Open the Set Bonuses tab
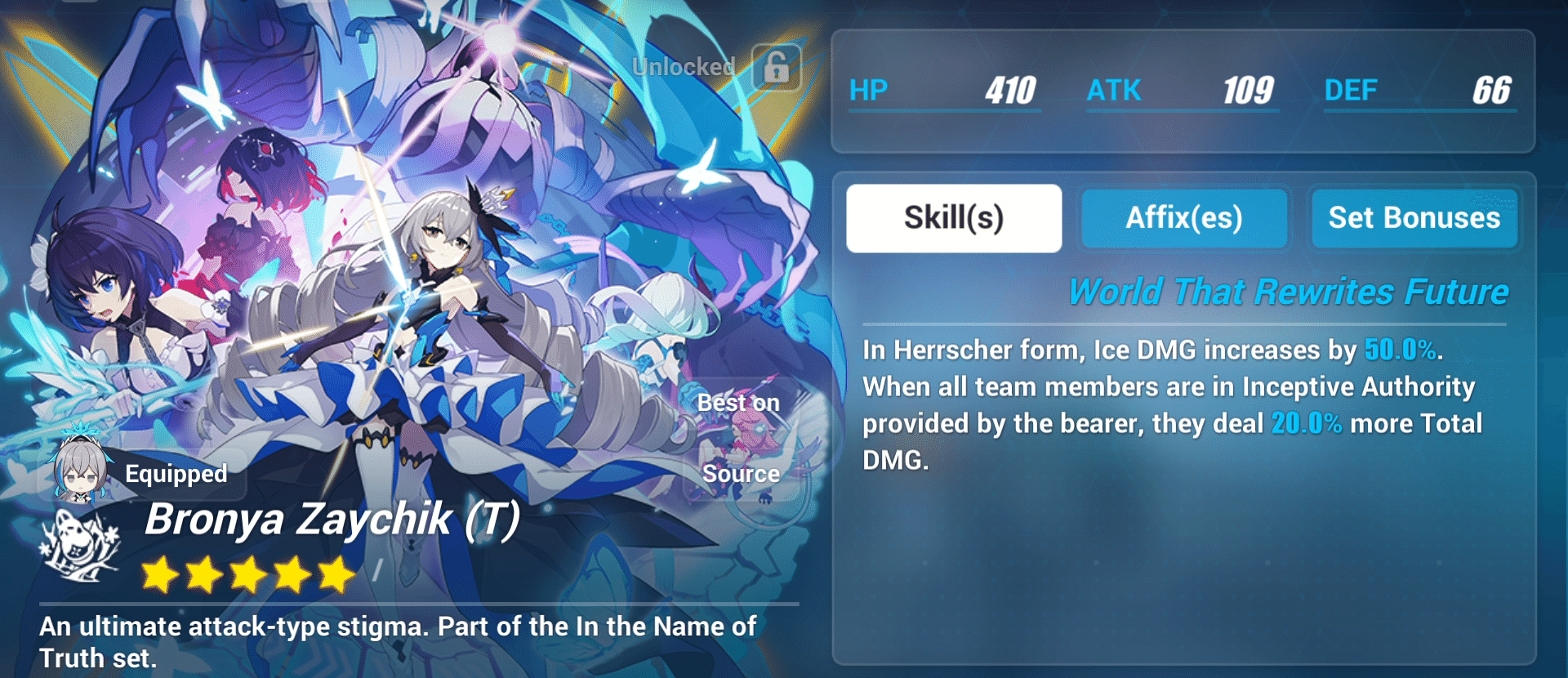This screenshot has width=1568, height=678. 1414,217
